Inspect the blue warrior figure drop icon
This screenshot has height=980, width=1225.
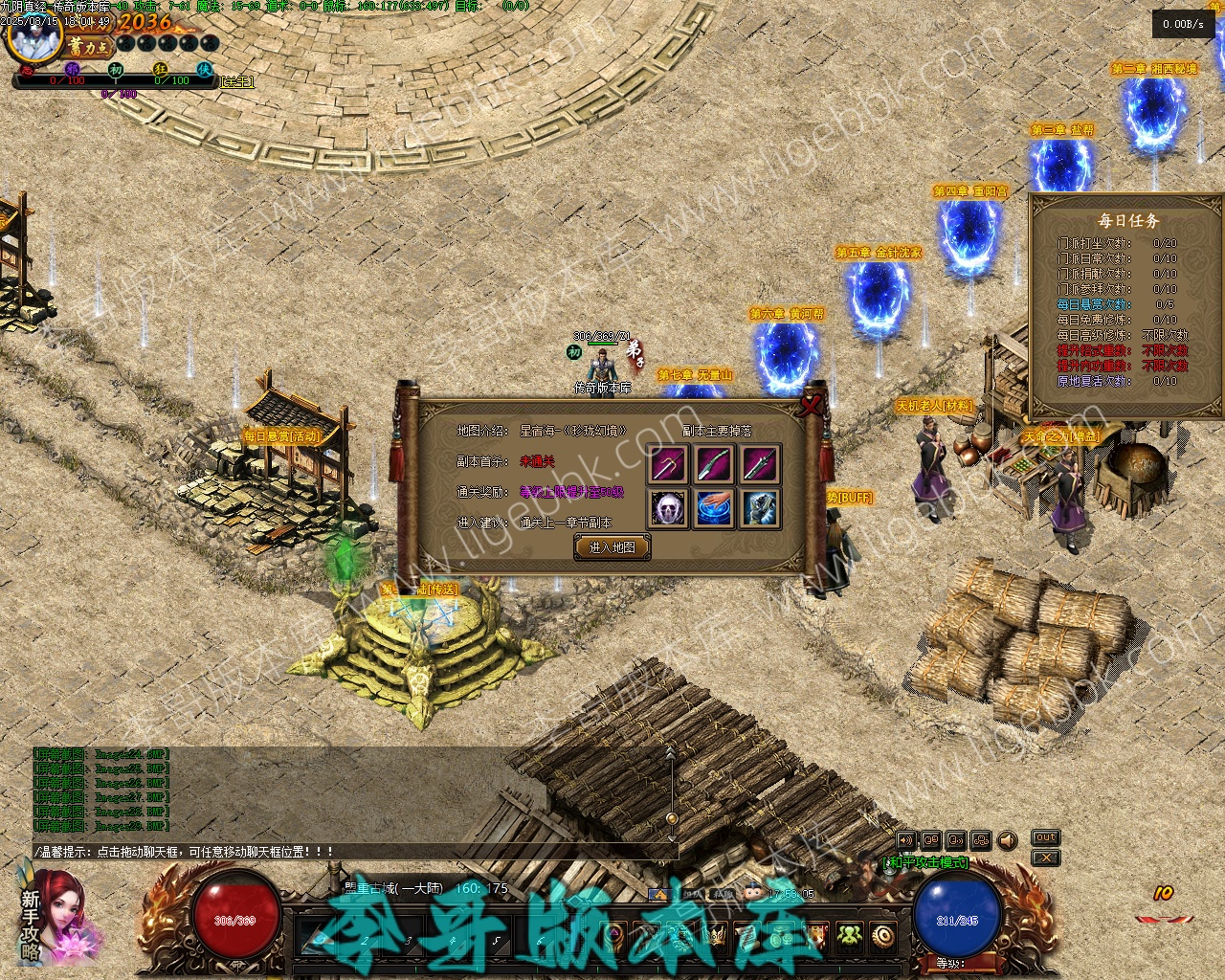pyautogui.click(x=761, y=508)
